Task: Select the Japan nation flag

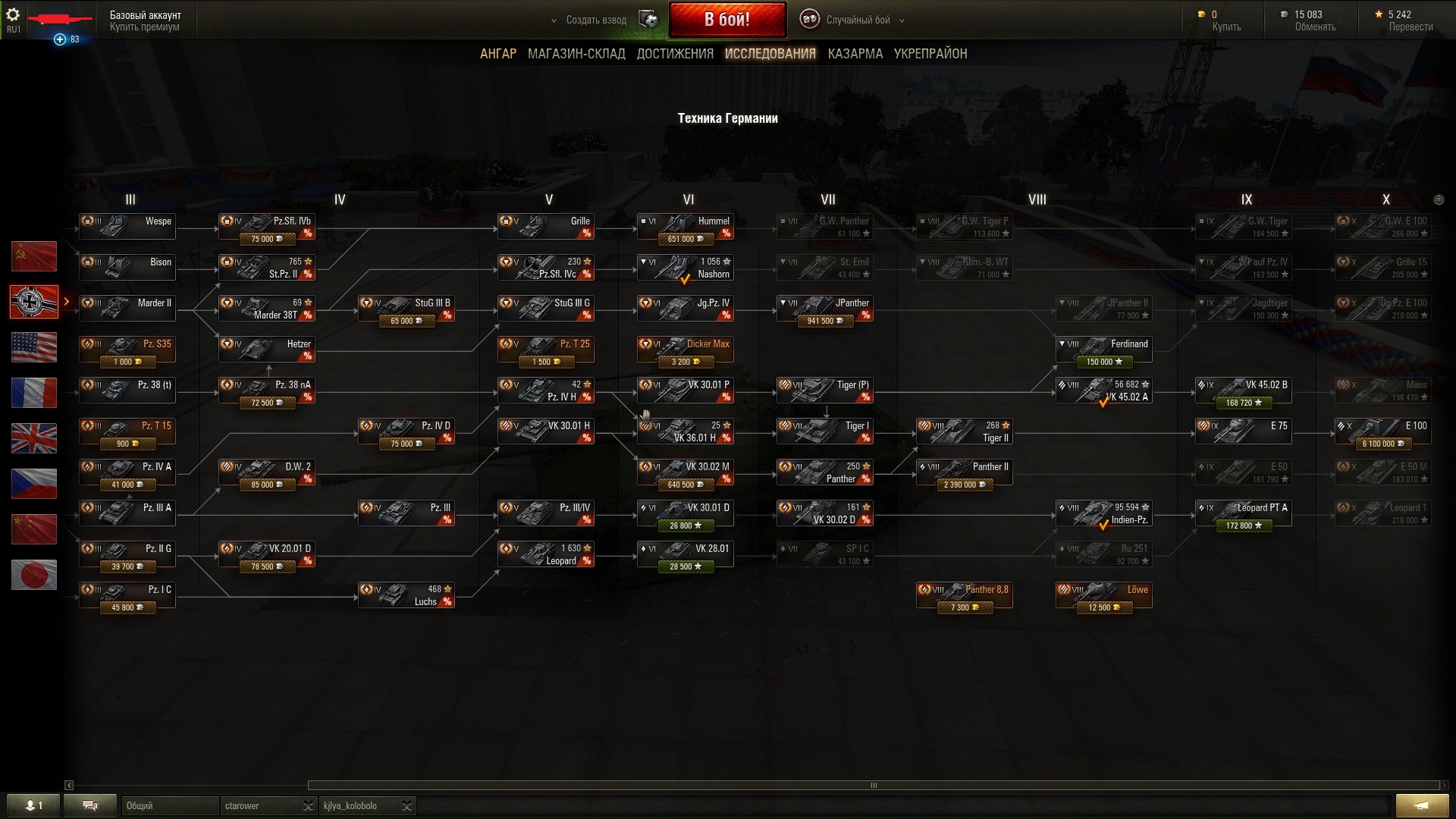Action: [x=34, y=575]
